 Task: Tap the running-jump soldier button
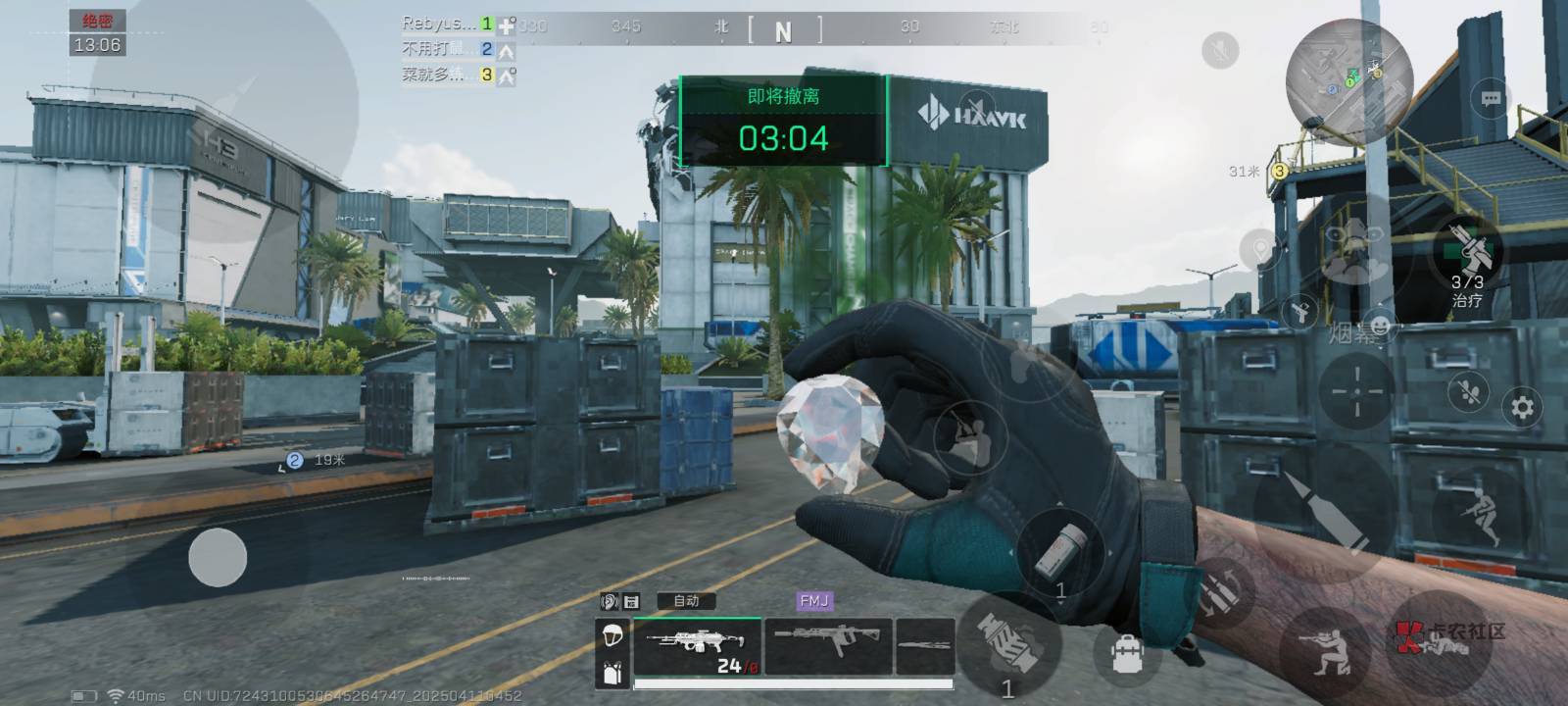(x=1480, y=514)
